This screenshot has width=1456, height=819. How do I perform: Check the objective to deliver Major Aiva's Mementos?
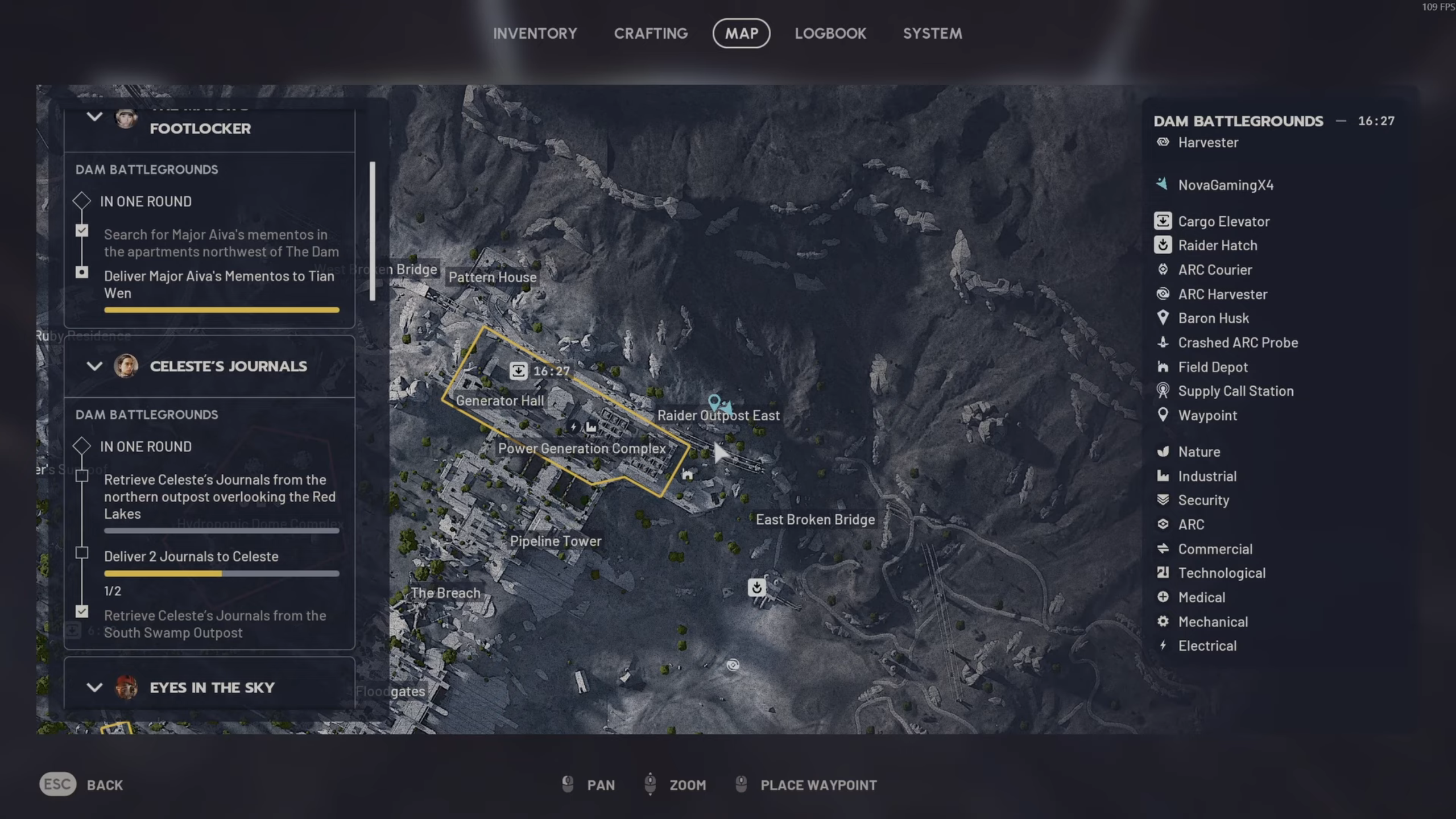click(x=82, y=272)
